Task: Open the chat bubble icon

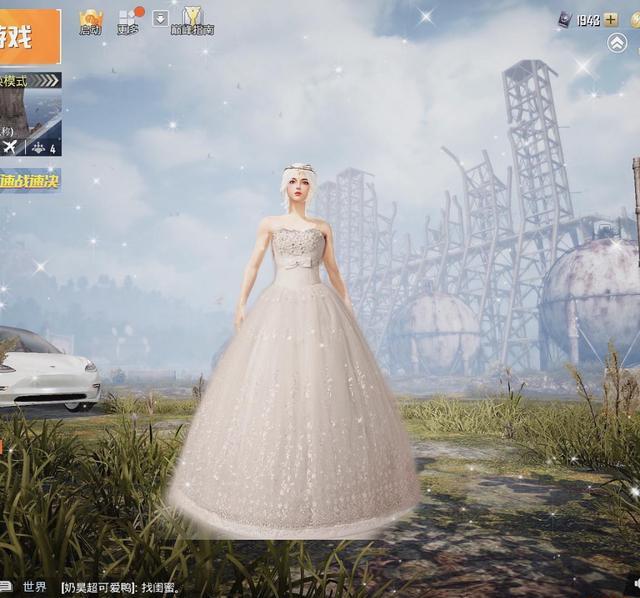Action: (x=6, y=587)
